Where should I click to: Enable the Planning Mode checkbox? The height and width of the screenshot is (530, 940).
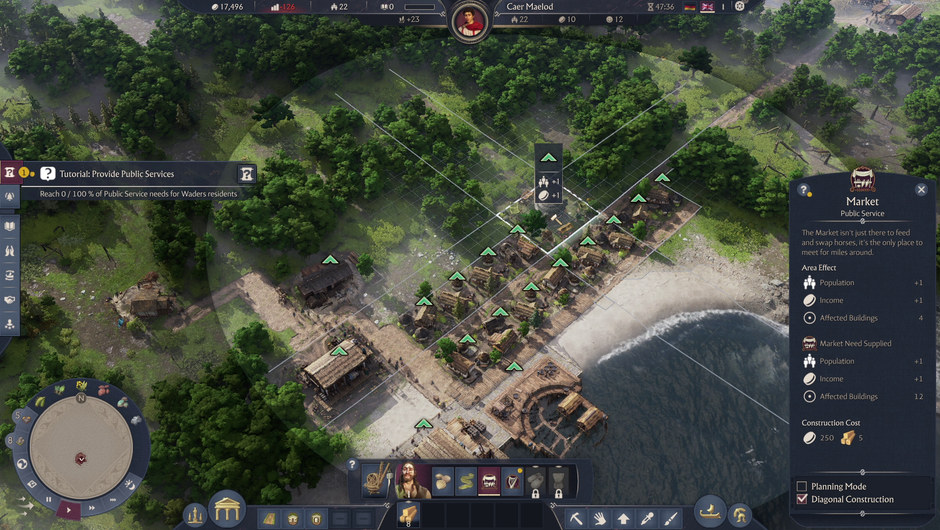coord(802,486)
